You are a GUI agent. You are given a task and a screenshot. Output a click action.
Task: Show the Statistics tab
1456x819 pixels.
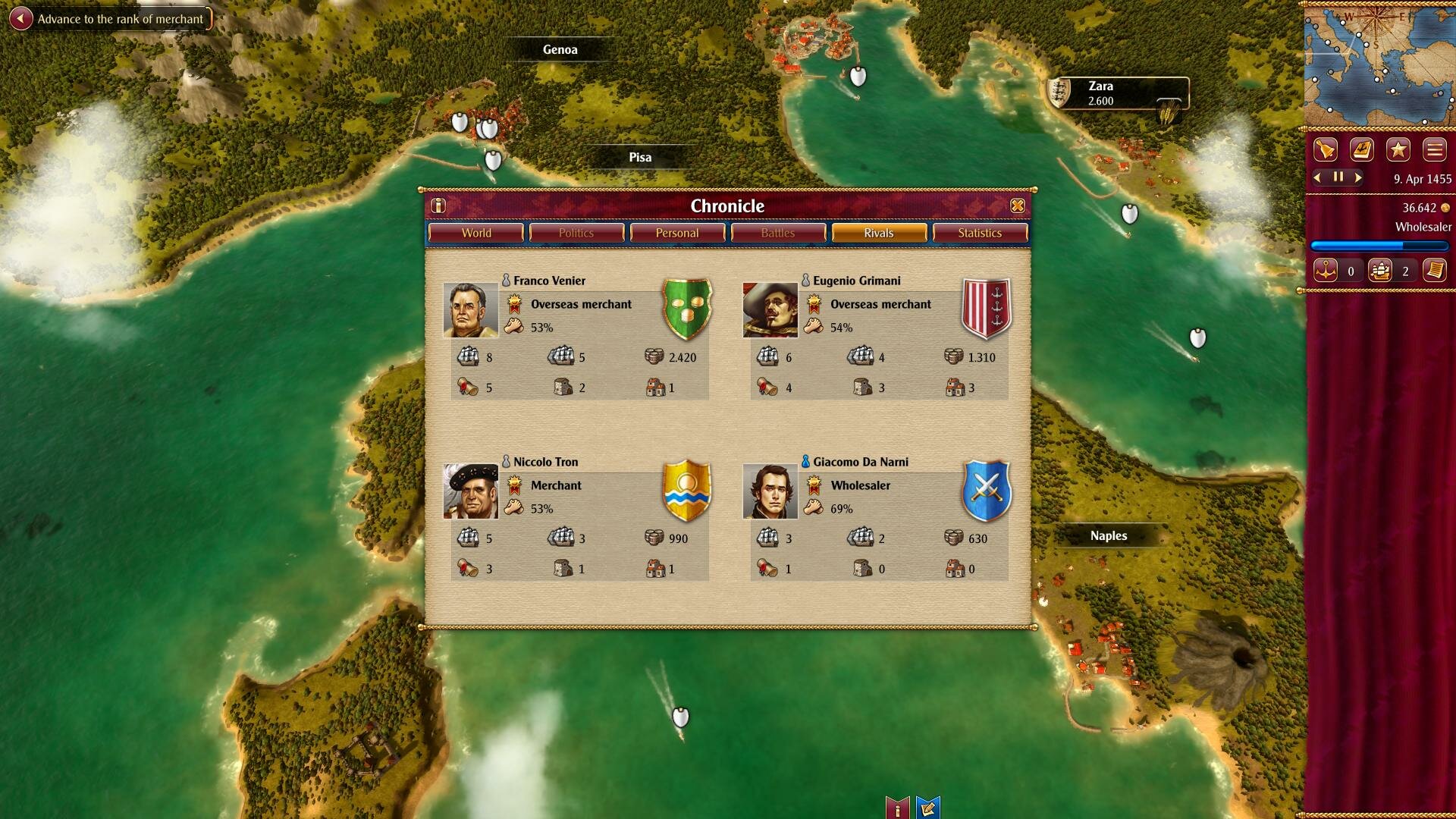(979, 233)
